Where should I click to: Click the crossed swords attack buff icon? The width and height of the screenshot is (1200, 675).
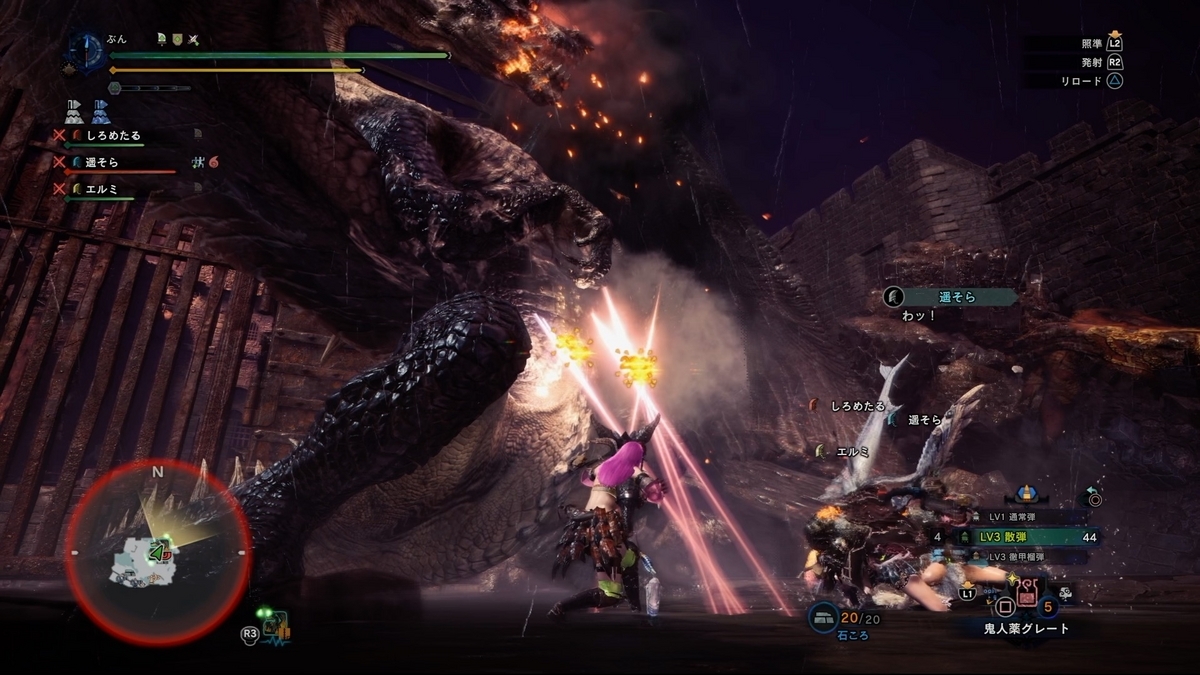tap(194, 40)
